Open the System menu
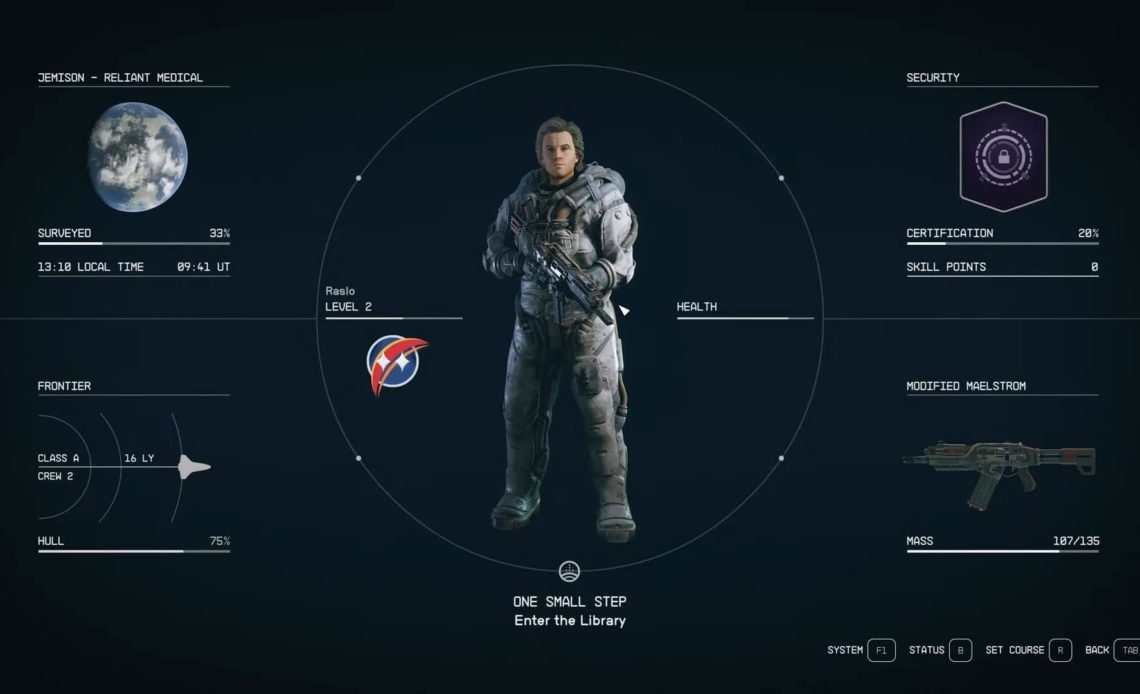The image size is (1140, 694). (x=880, y=650)
